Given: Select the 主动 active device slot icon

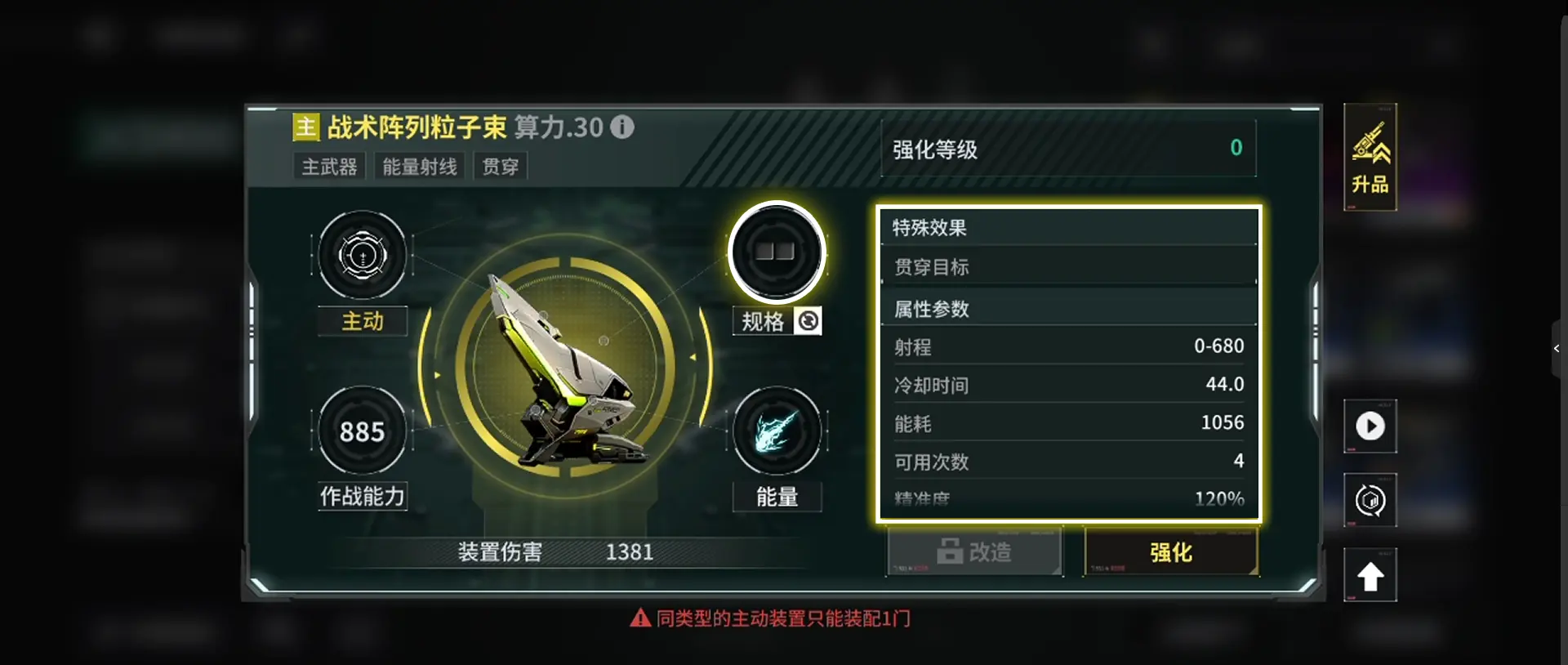Looking at the screenshot, I should point(362,256).
